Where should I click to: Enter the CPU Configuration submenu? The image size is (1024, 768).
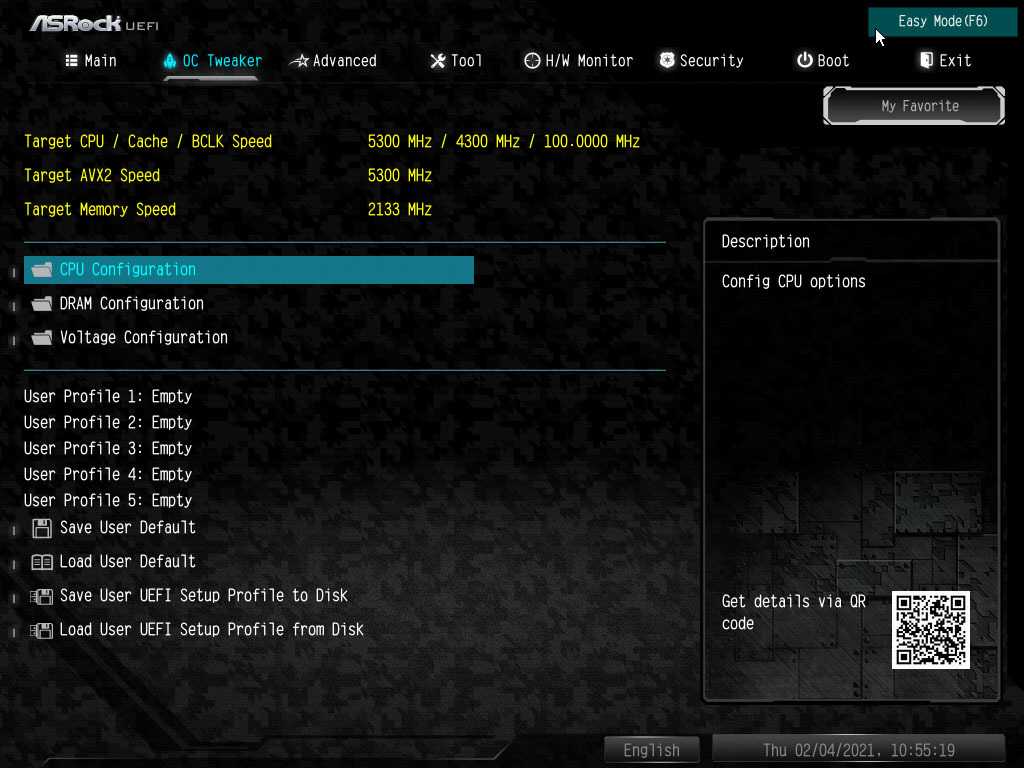(128, 270)
